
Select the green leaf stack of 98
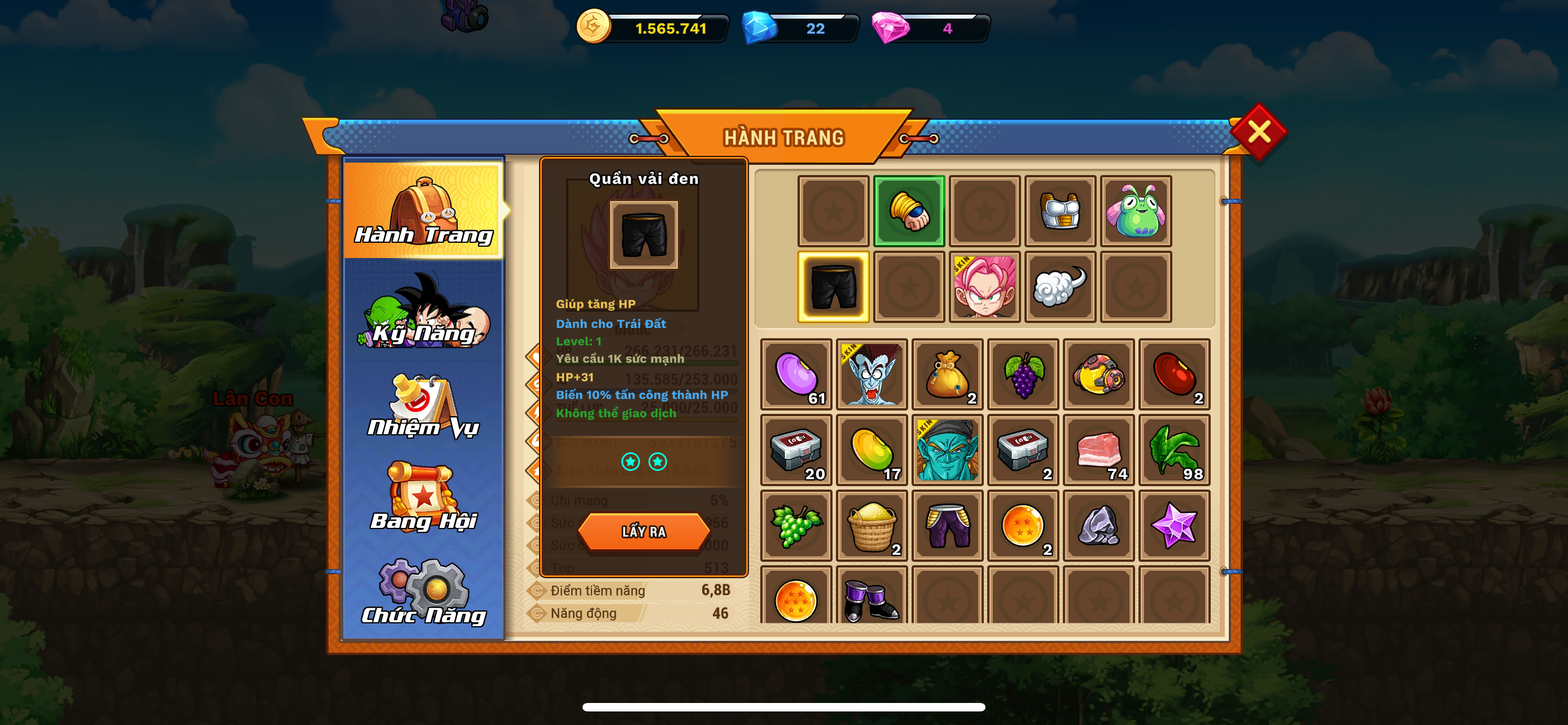[x=1174, y=450]
